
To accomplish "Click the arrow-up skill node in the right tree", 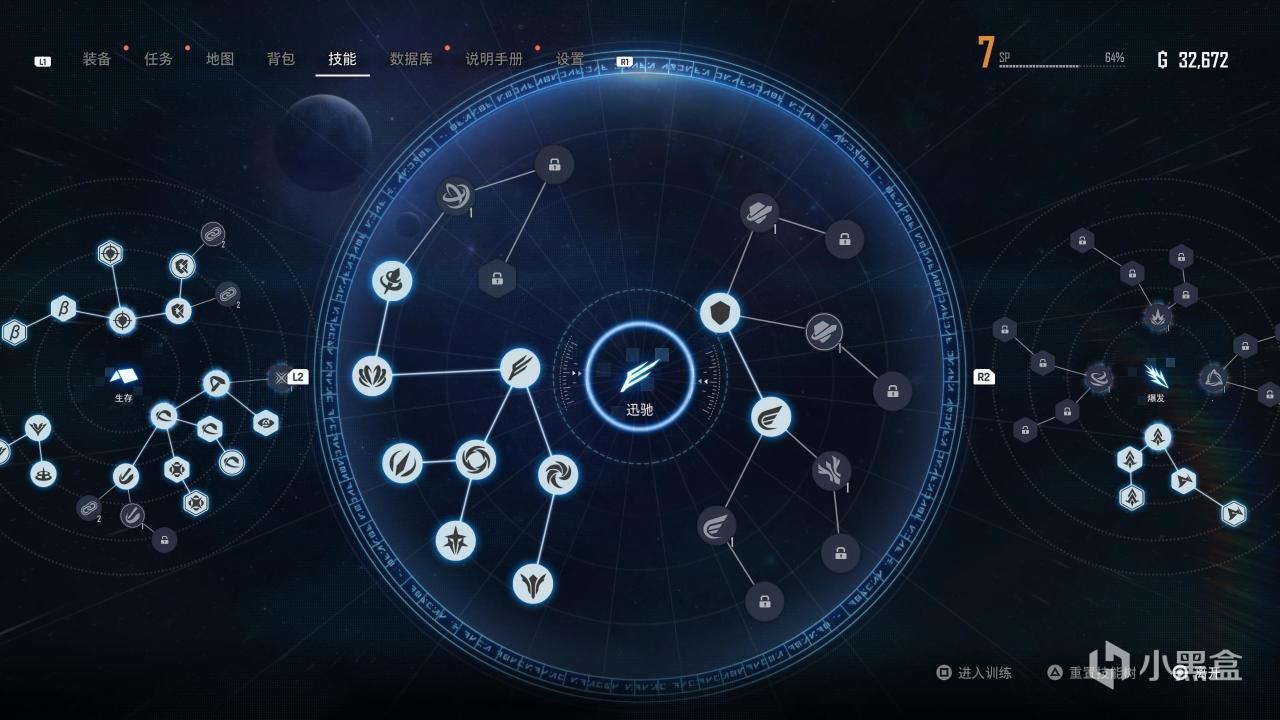I will click(x=1156, y=438).
